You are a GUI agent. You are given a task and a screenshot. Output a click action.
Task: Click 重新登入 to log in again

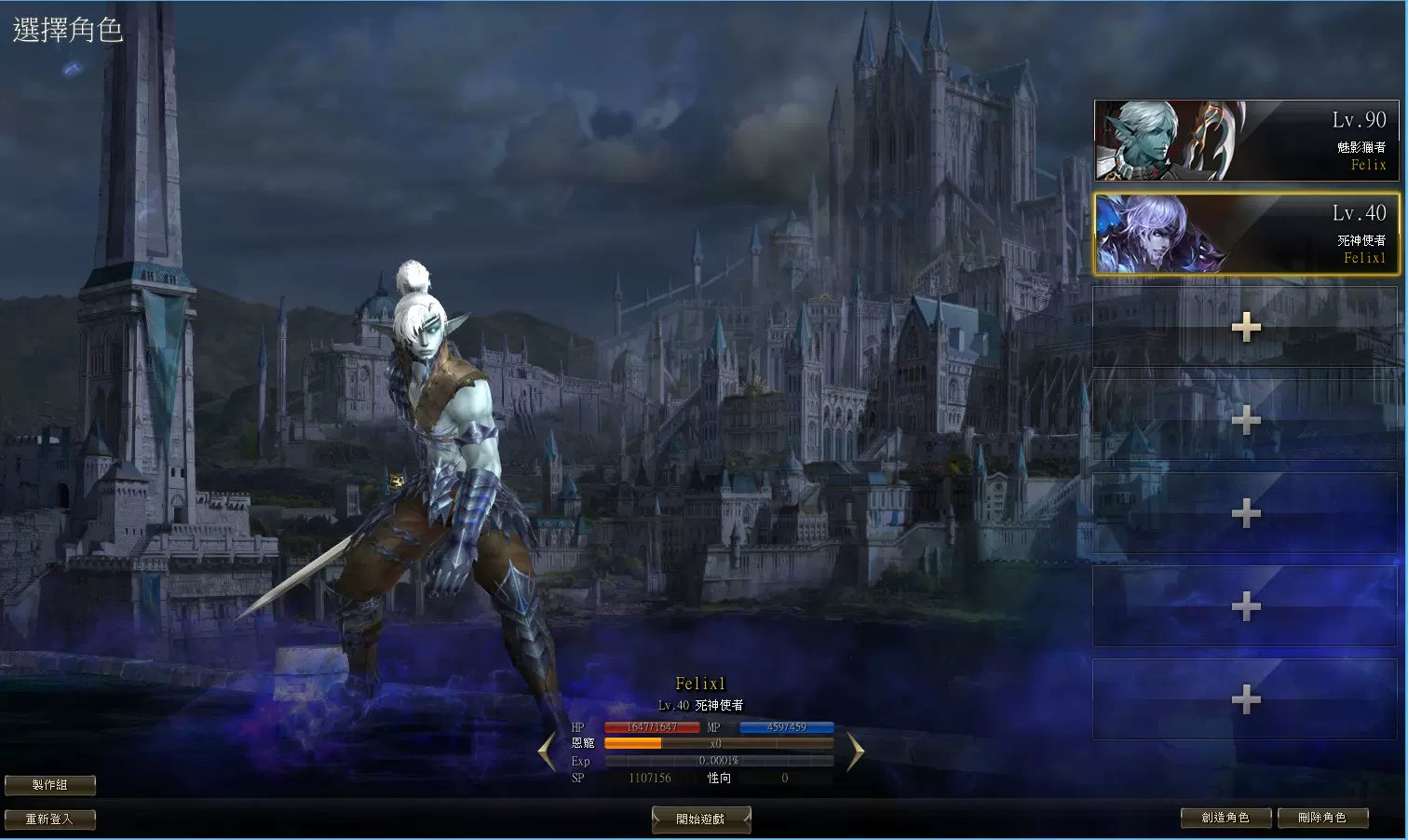(x=49, y=820)
